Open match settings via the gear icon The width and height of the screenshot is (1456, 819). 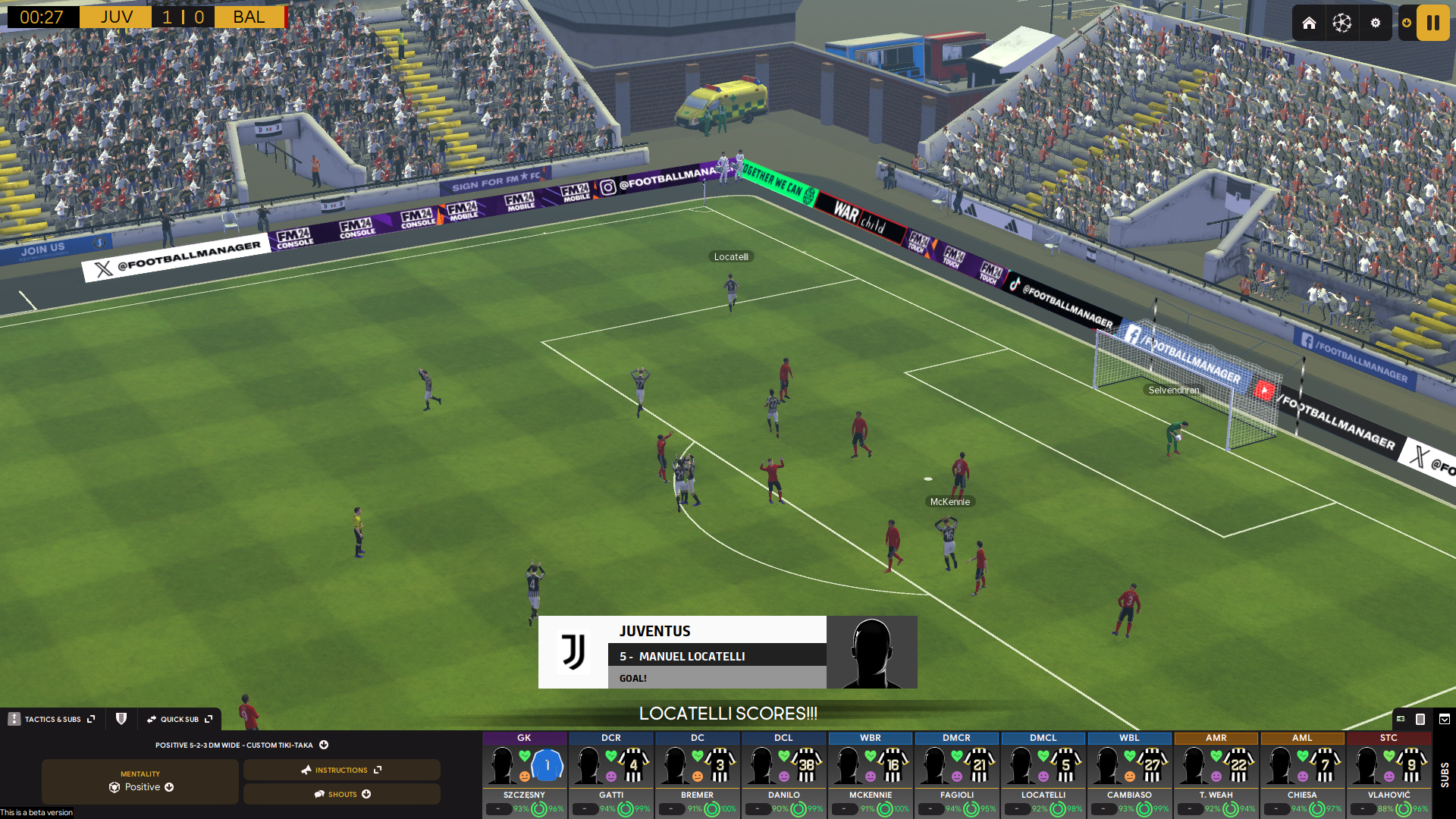[x=1375, y=23]
